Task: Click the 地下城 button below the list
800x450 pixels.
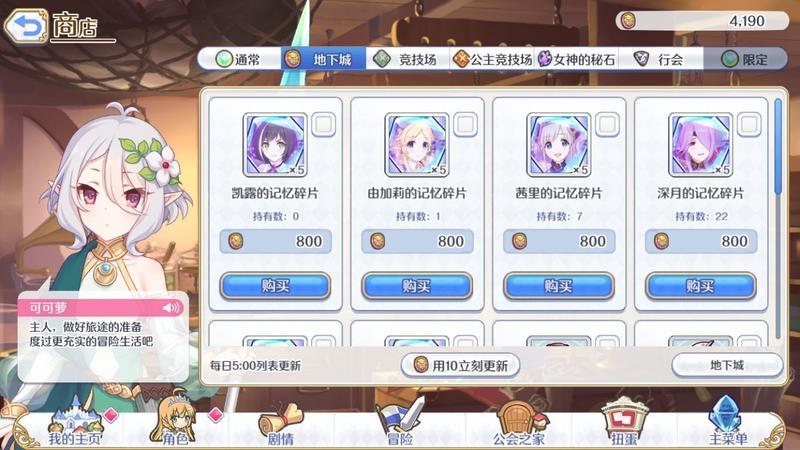Action: (727, 365)
